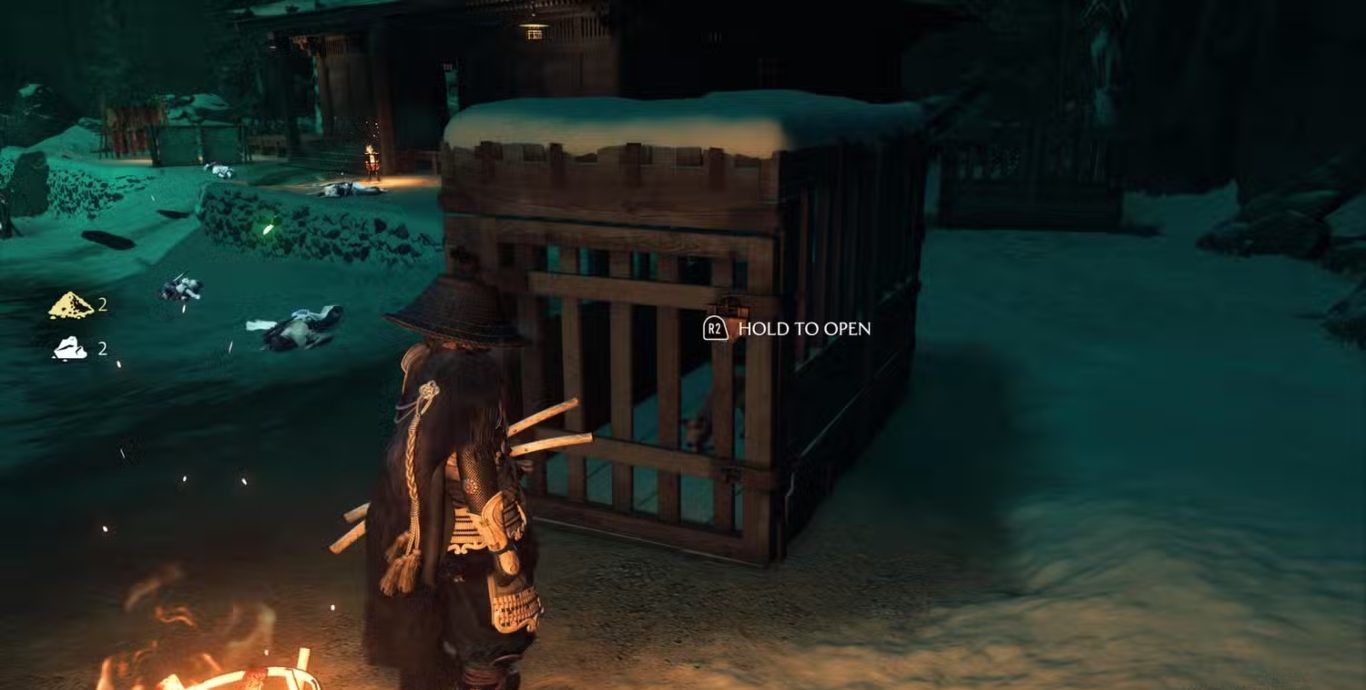Select the yellow powder pile resource icon
The width and height of the screenshot is (1366, 690).
[x=71, y=306]
